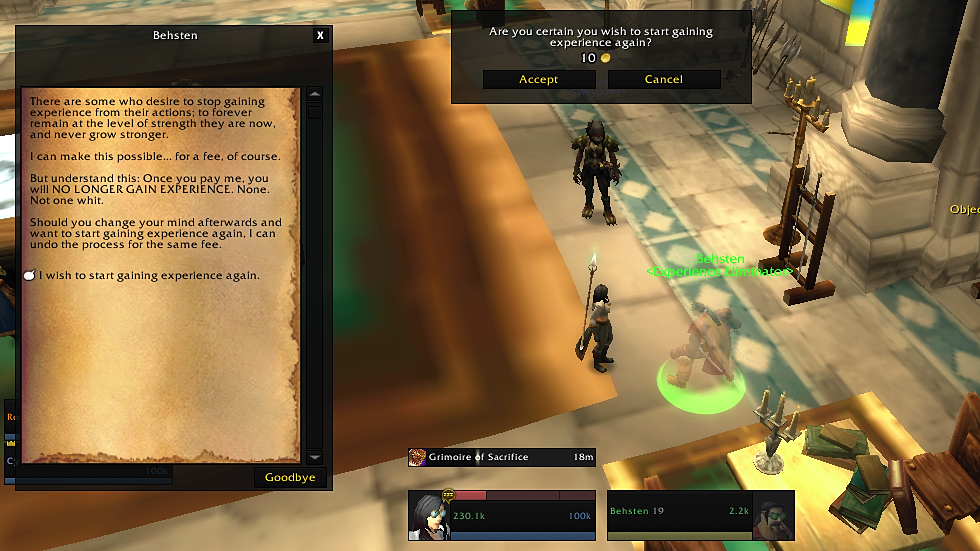980x551 pixels.
Task: Click the player portrait frame
Action: (427, 515)
